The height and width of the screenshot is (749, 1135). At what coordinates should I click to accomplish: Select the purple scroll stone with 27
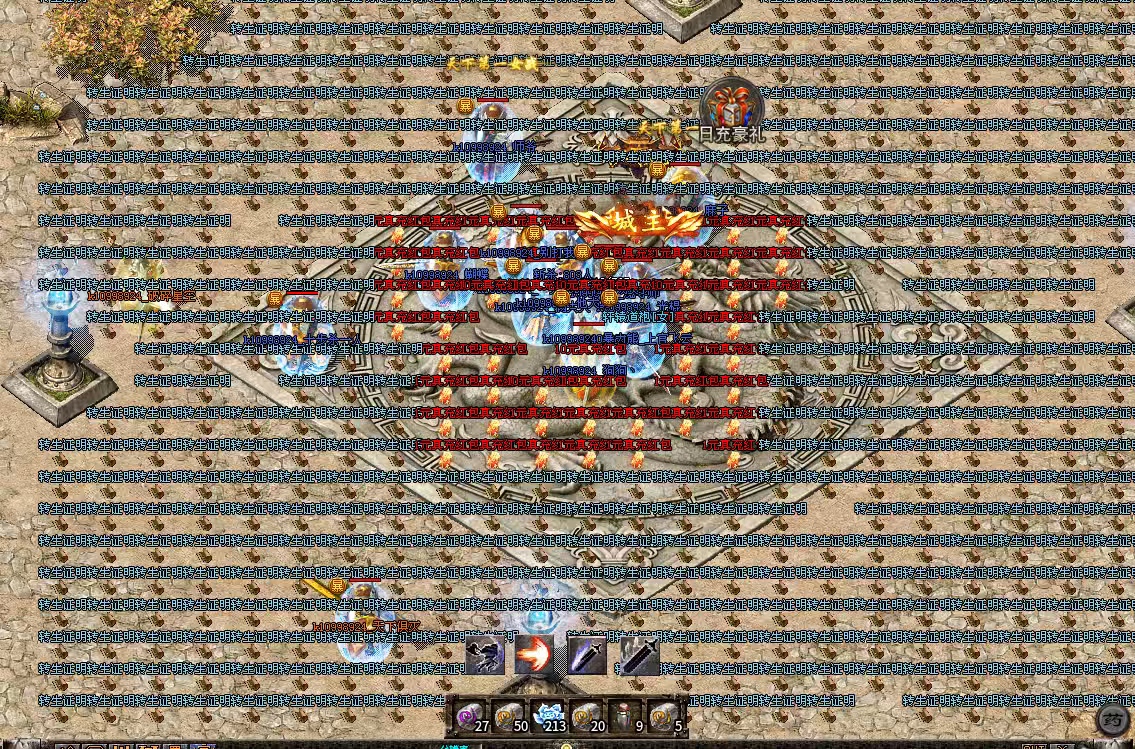click(470, 716)
